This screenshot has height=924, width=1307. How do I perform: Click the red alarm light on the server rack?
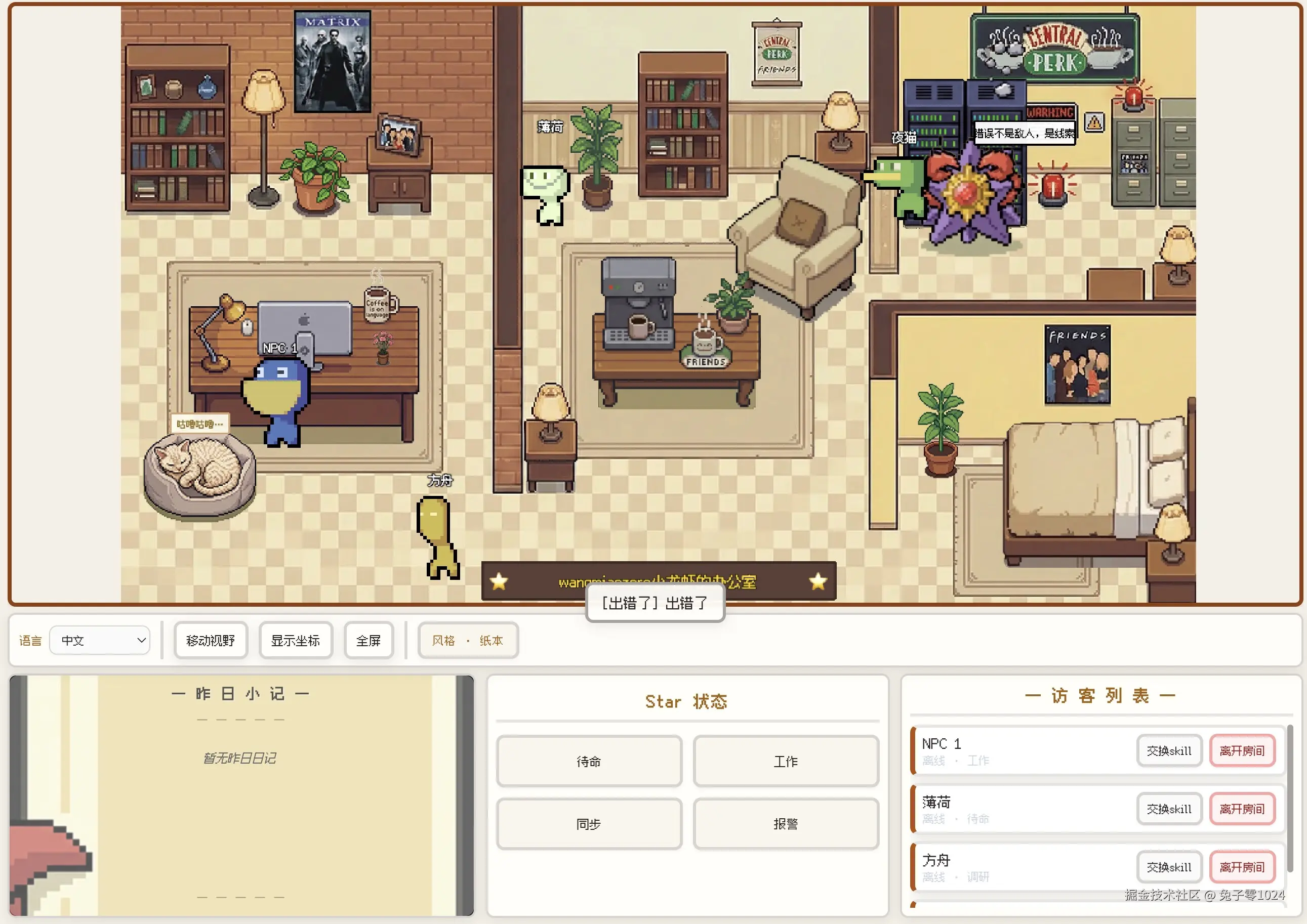pyautogui.click(x=1051, y=188)
